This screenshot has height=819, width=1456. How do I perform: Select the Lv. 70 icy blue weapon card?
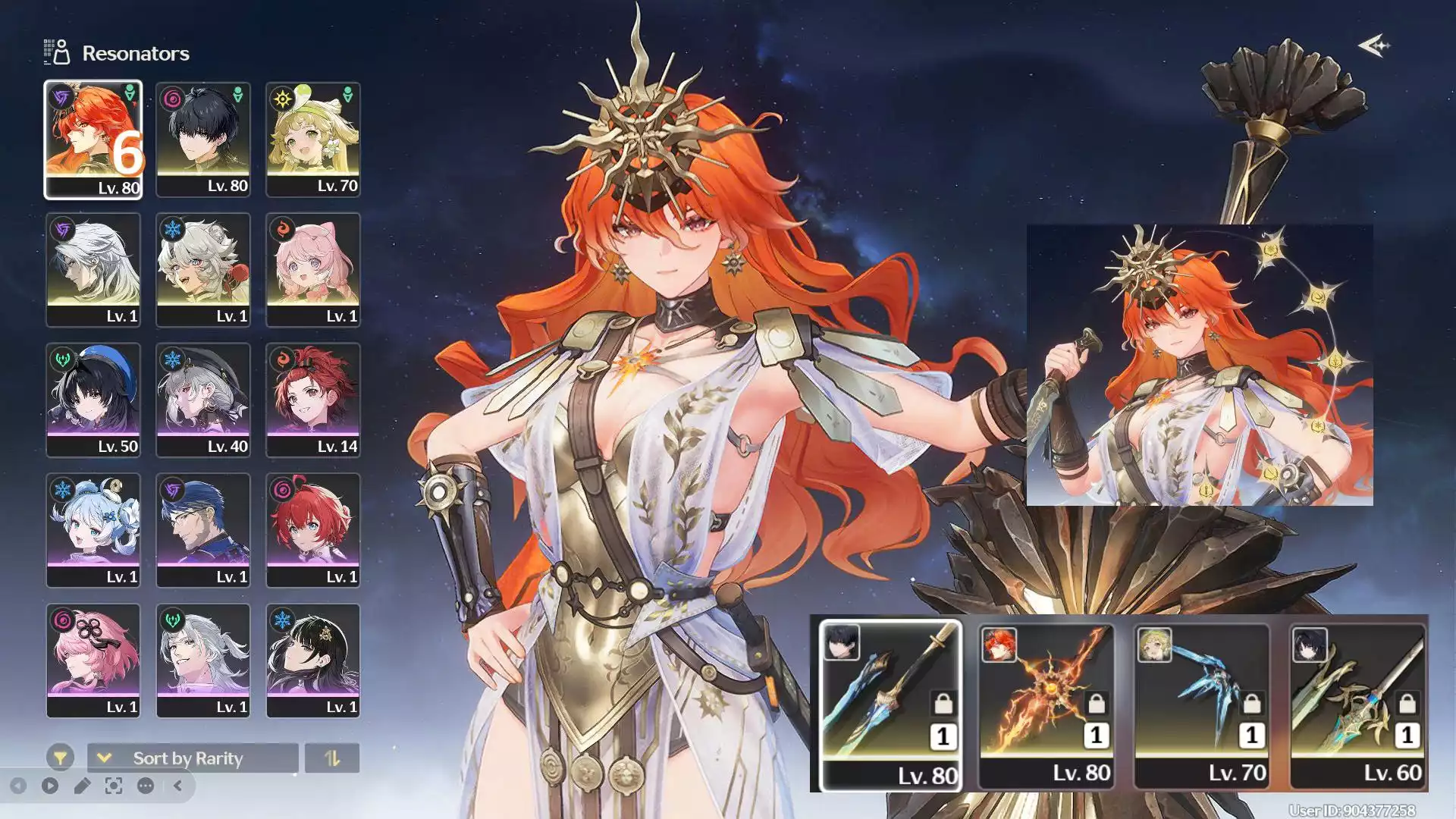[x=1201, y=705]
